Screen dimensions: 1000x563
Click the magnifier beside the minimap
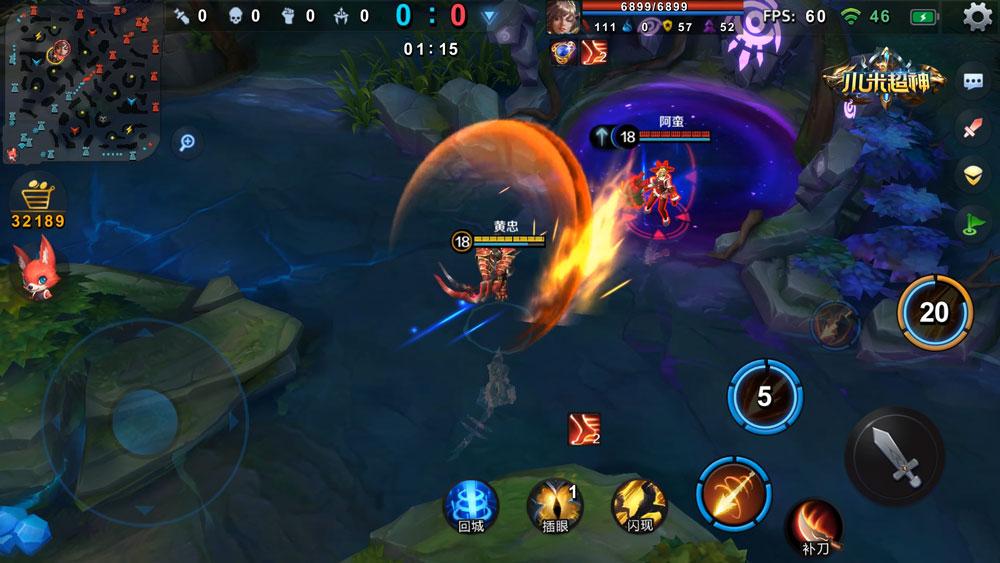pos(186,142)
